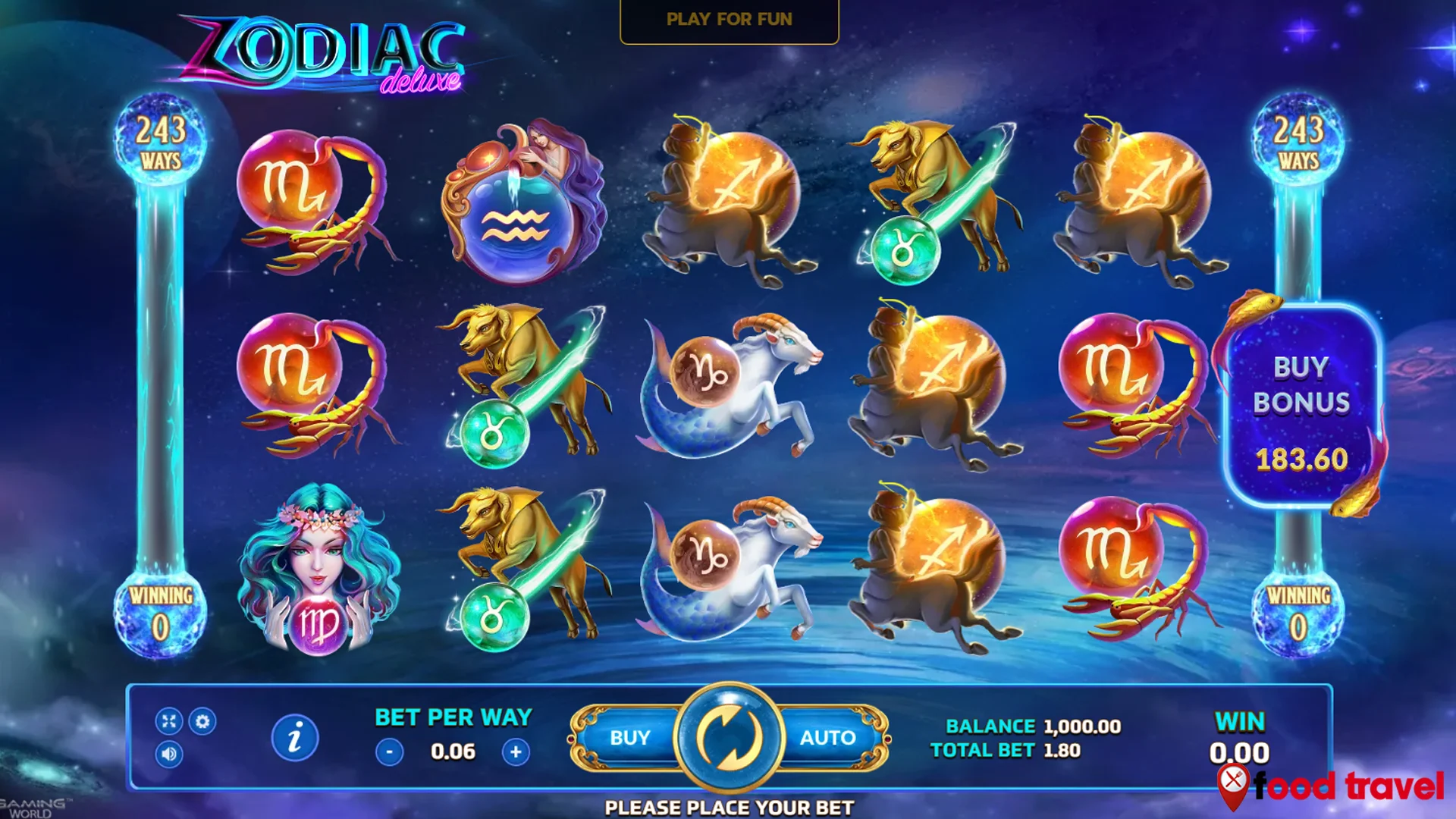Enable AUTO spins

pyautogui.click(x=828, y=736)
